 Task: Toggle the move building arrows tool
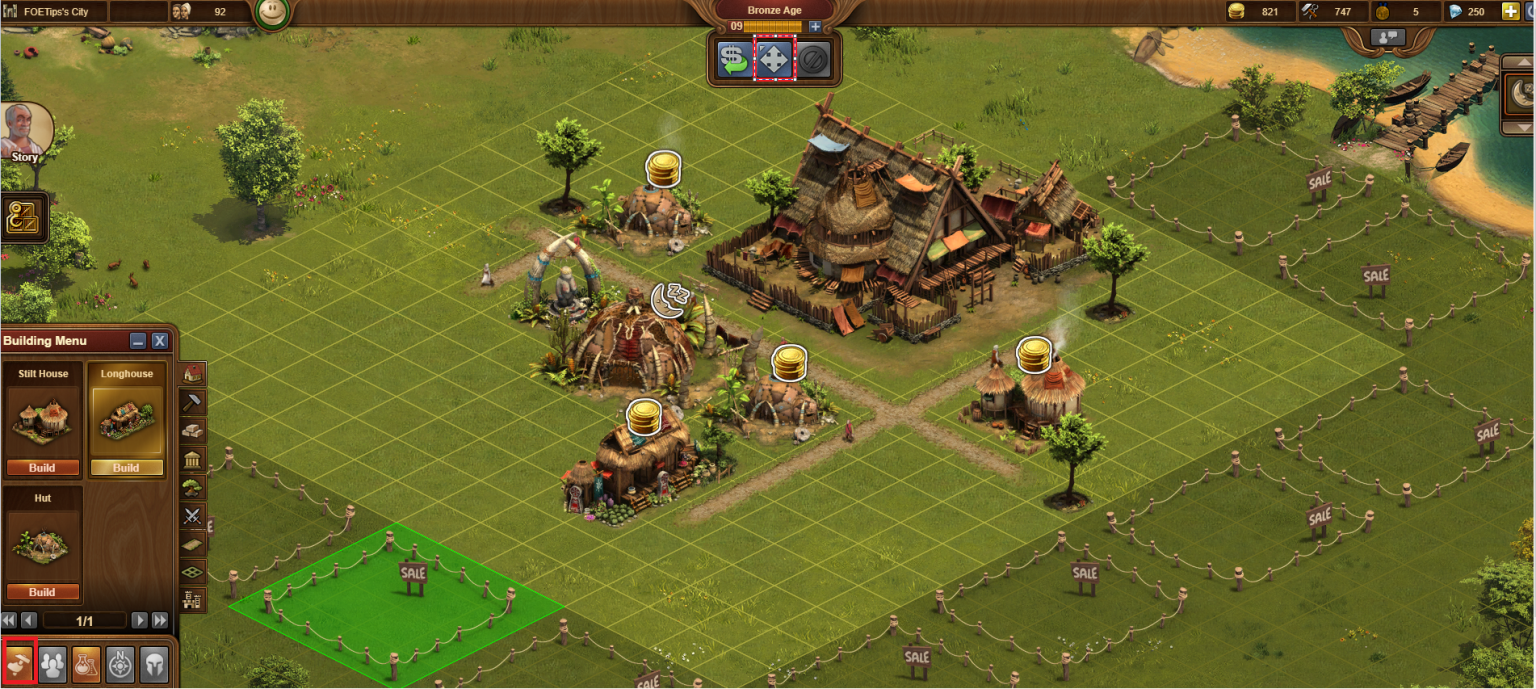coord(774,61)
